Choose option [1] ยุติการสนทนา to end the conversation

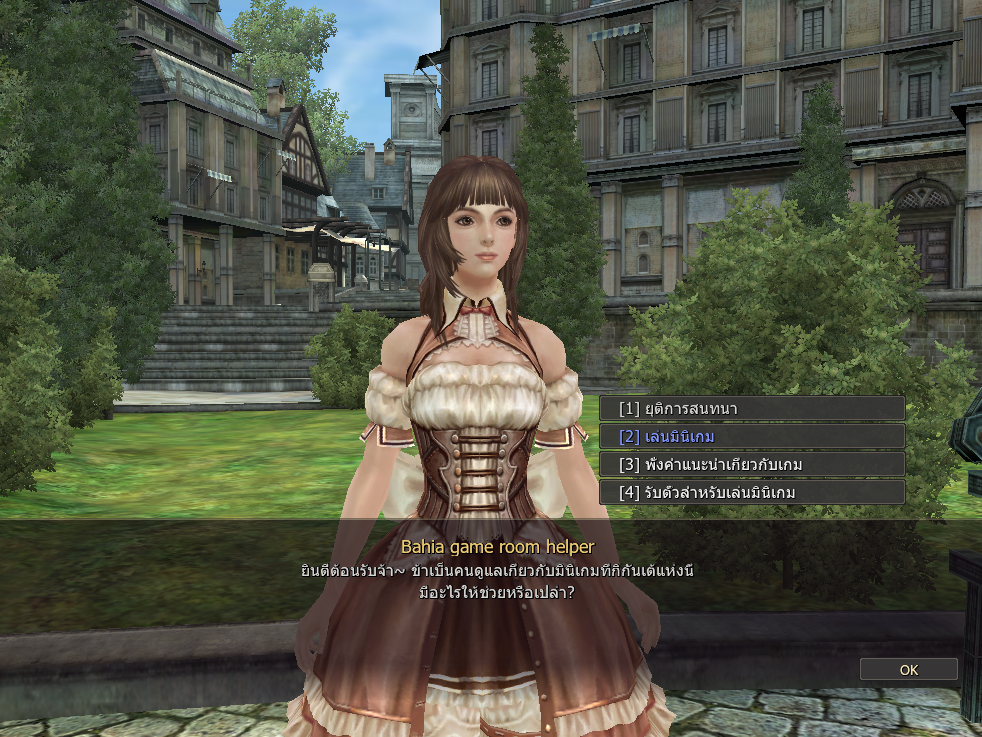point(751,408)
